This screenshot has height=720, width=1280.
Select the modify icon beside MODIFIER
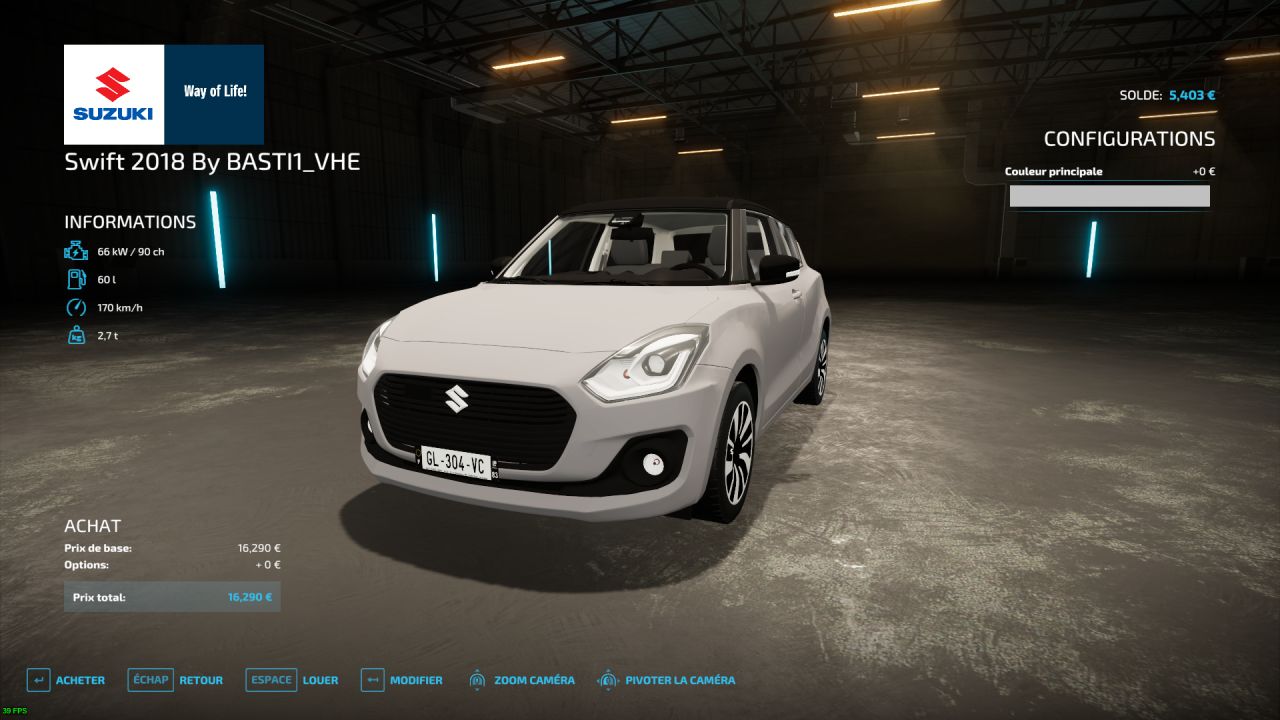(371, 680)
